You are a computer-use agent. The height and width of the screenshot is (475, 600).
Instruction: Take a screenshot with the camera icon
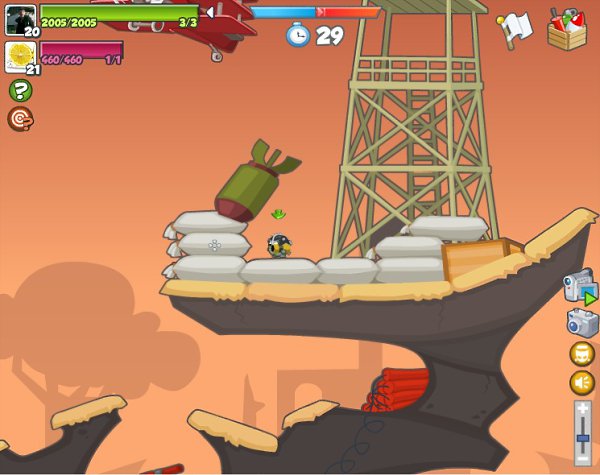pyautogui.click(x=581, y=322)
